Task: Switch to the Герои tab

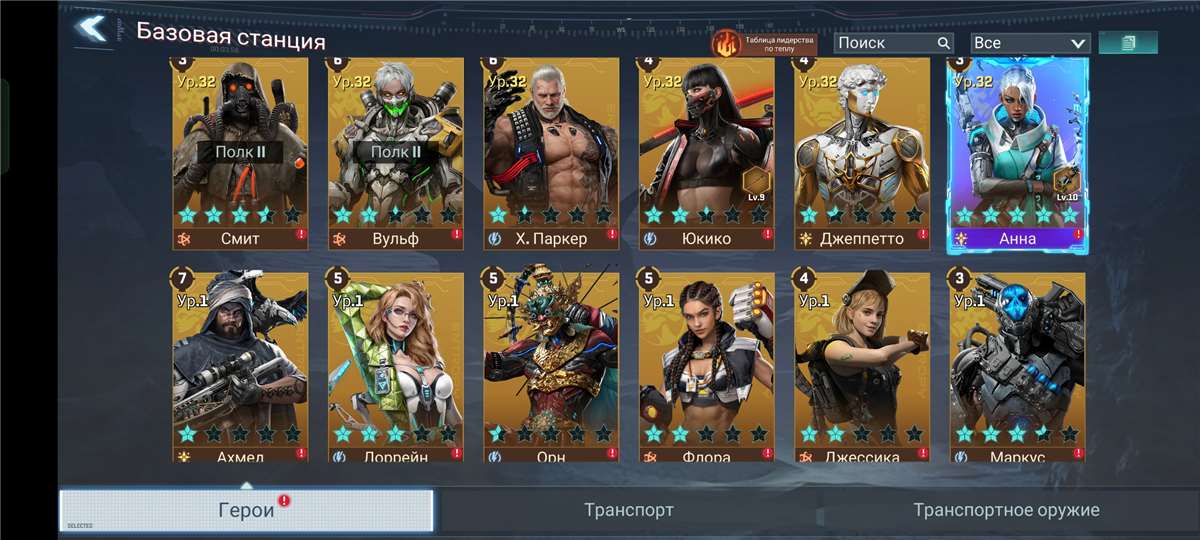Action: pyautogui.click(x=246, y=510)
